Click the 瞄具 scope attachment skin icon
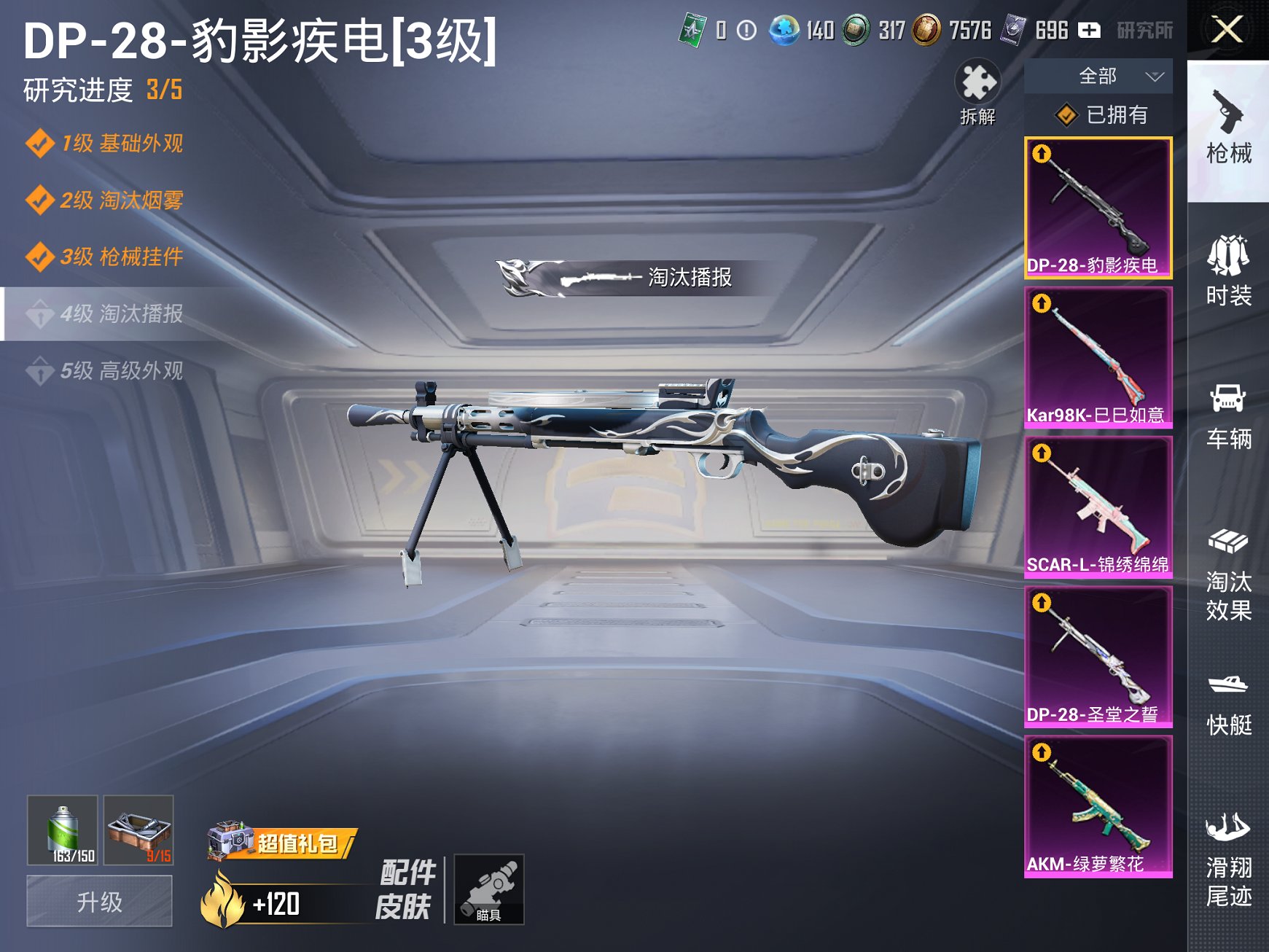1269x952 pixels. [488, 891]
